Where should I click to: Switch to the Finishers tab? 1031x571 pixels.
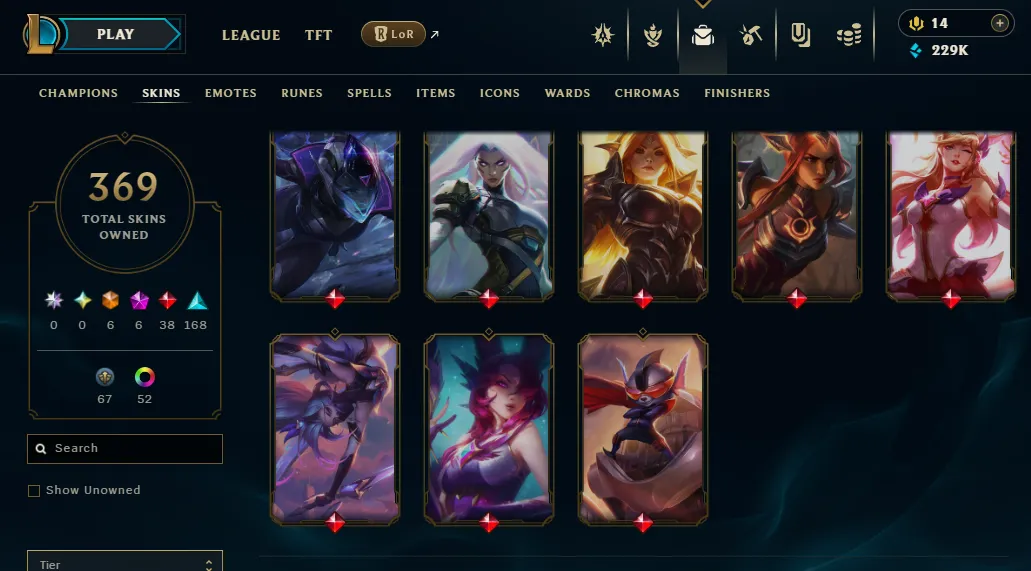pyautogui.click(x=737, y=93)
